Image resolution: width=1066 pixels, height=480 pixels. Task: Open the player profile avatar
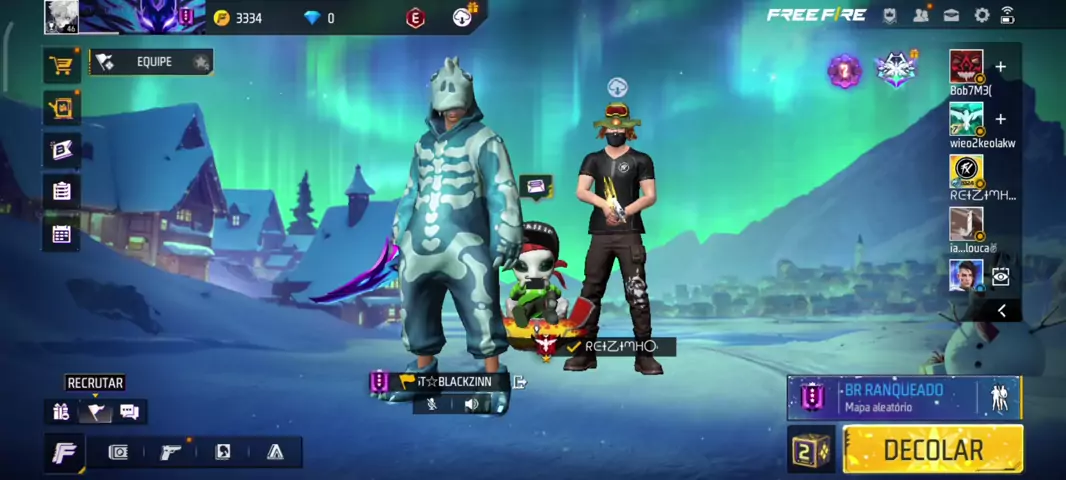(61, 17)
